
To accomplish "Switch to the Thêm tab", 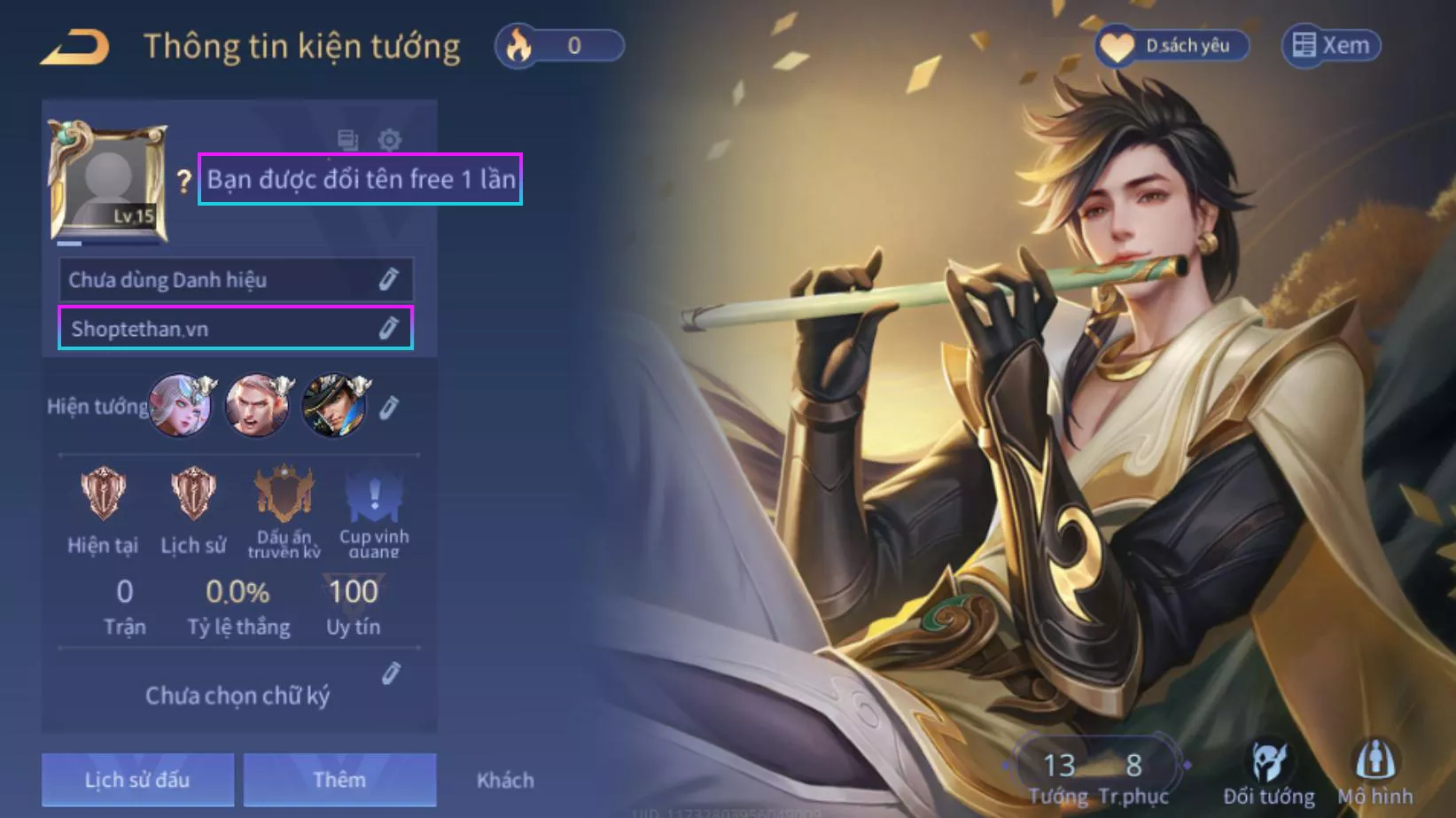I will point(340,780).
